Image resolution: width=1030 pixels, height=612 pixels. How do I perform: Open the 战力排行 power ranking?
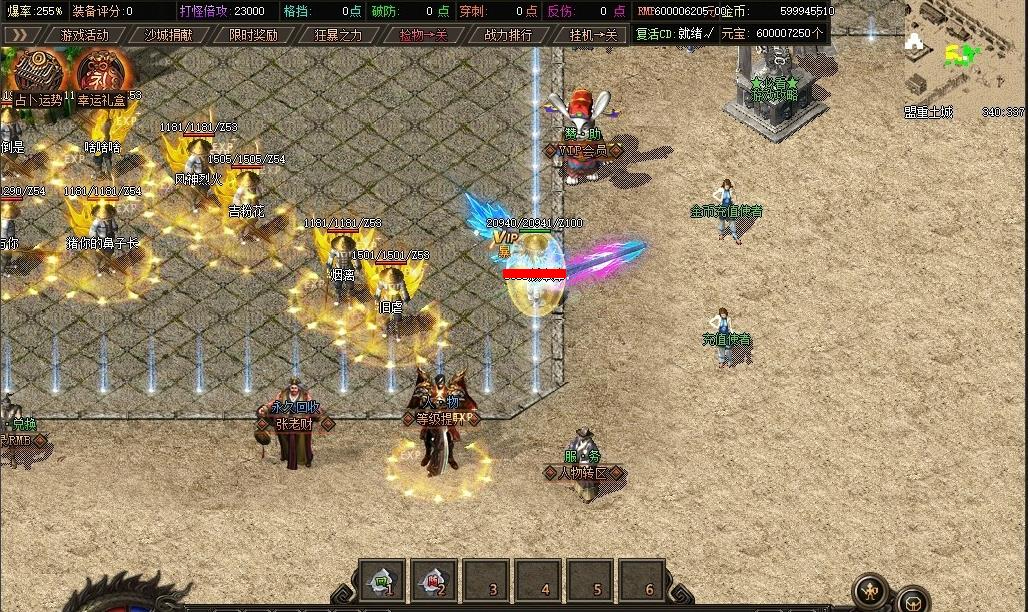coord(508,35)
